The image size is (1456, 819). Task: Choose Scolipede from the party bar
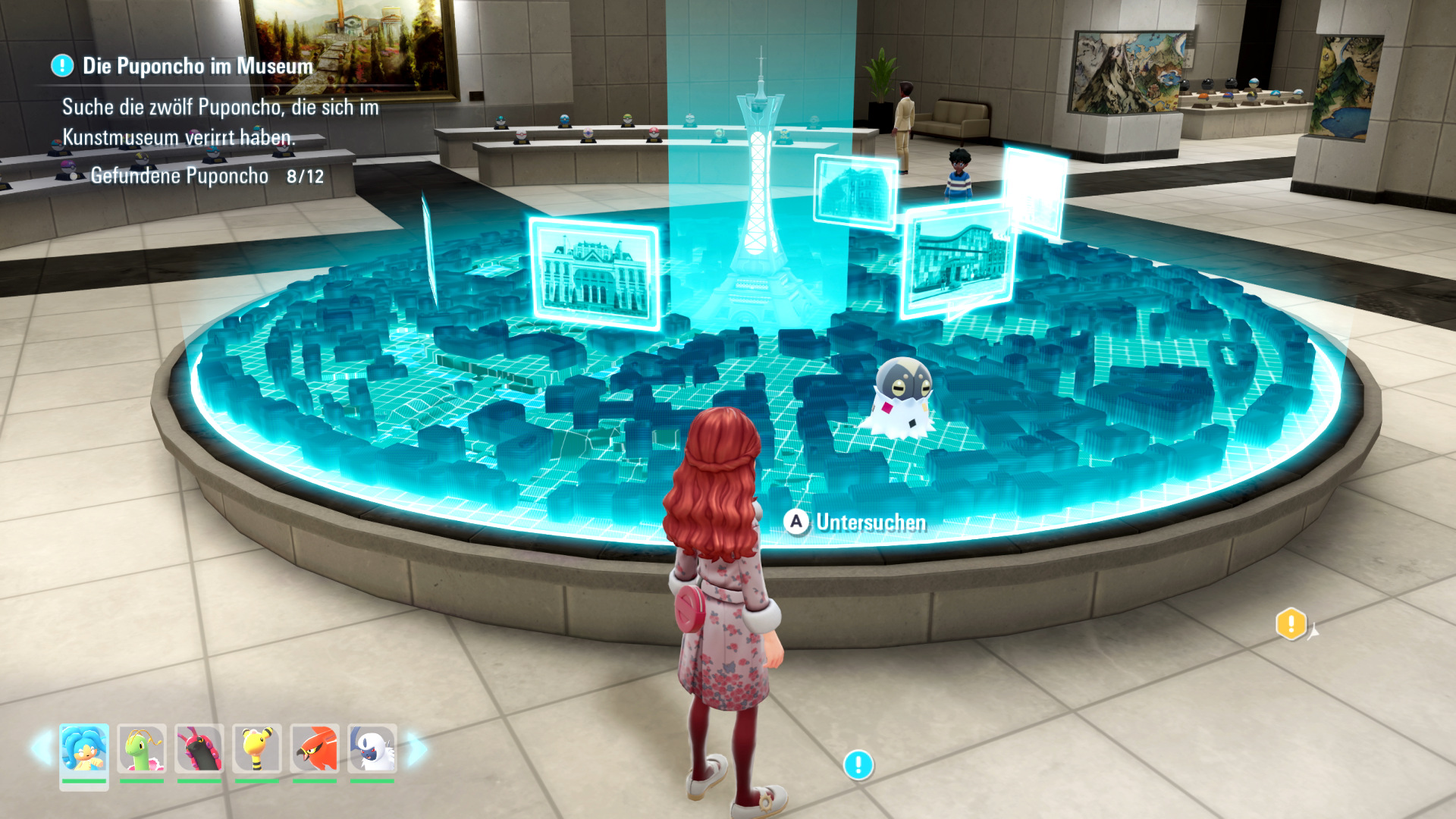click(x=199, y=748)
